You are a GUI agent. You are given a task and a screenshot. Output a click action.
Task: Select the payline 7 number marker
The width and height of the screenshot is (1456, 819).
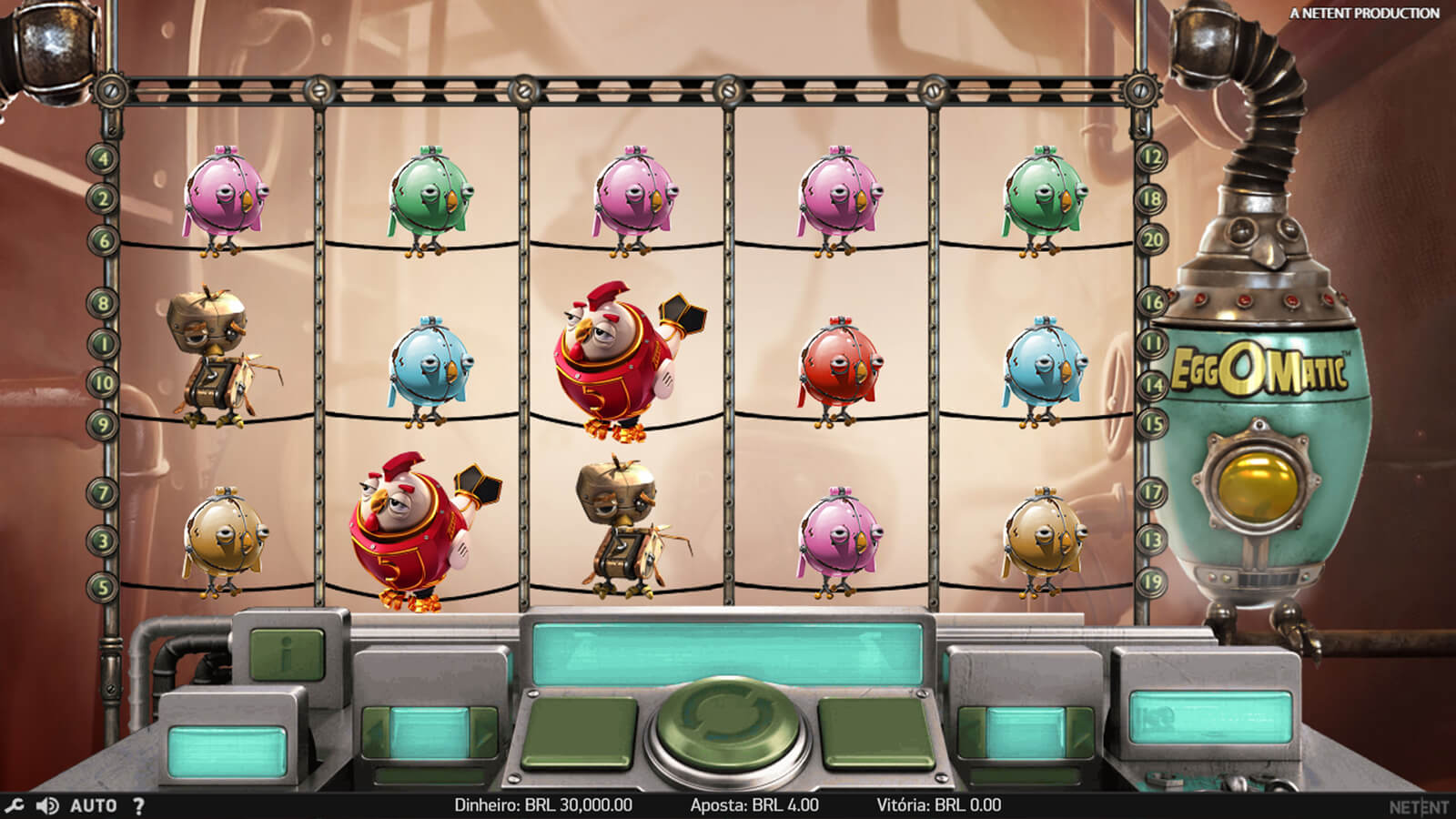(104, 493)
